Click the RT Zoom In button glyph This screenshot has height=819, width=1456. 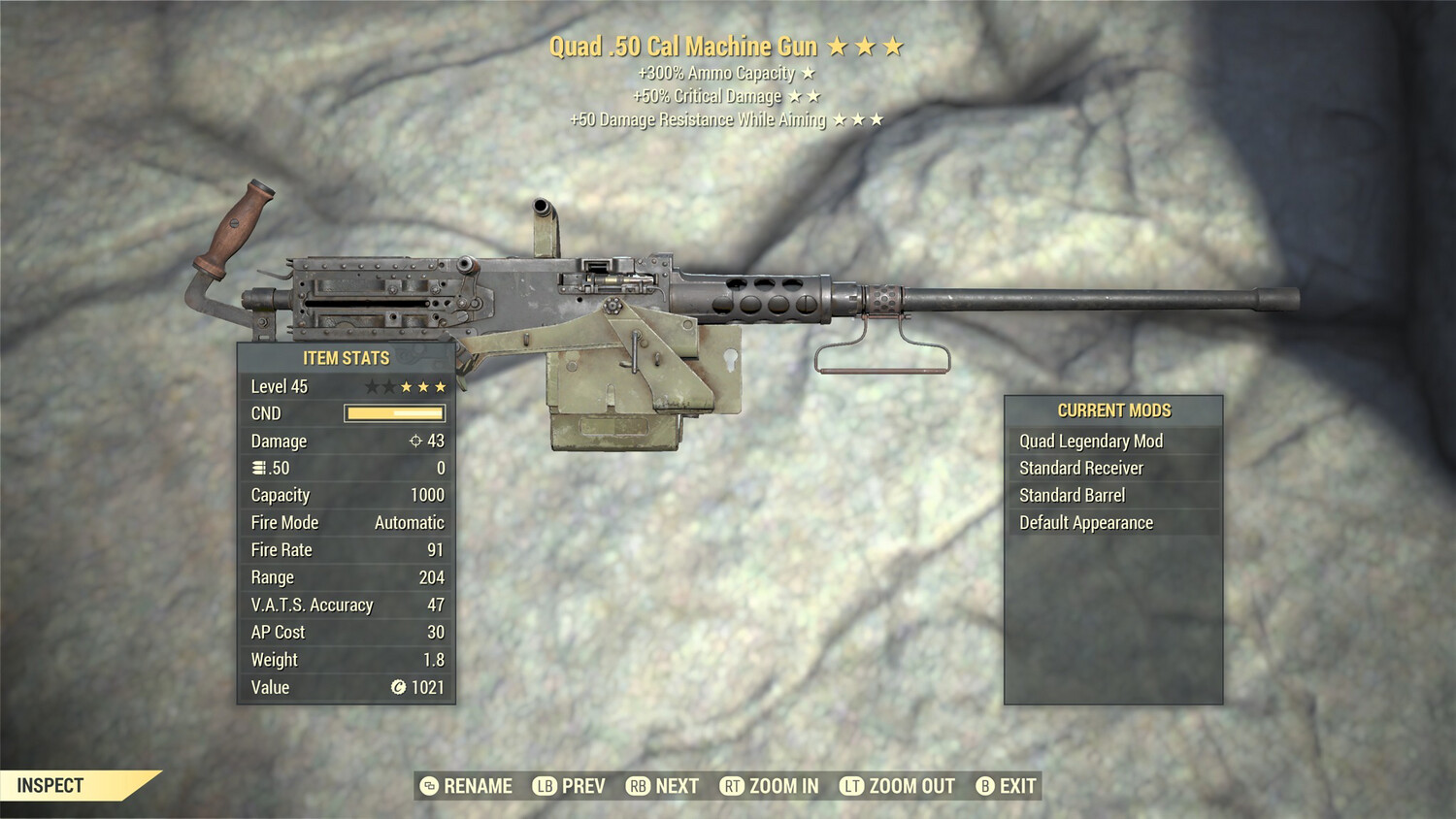tap(734, 786)
